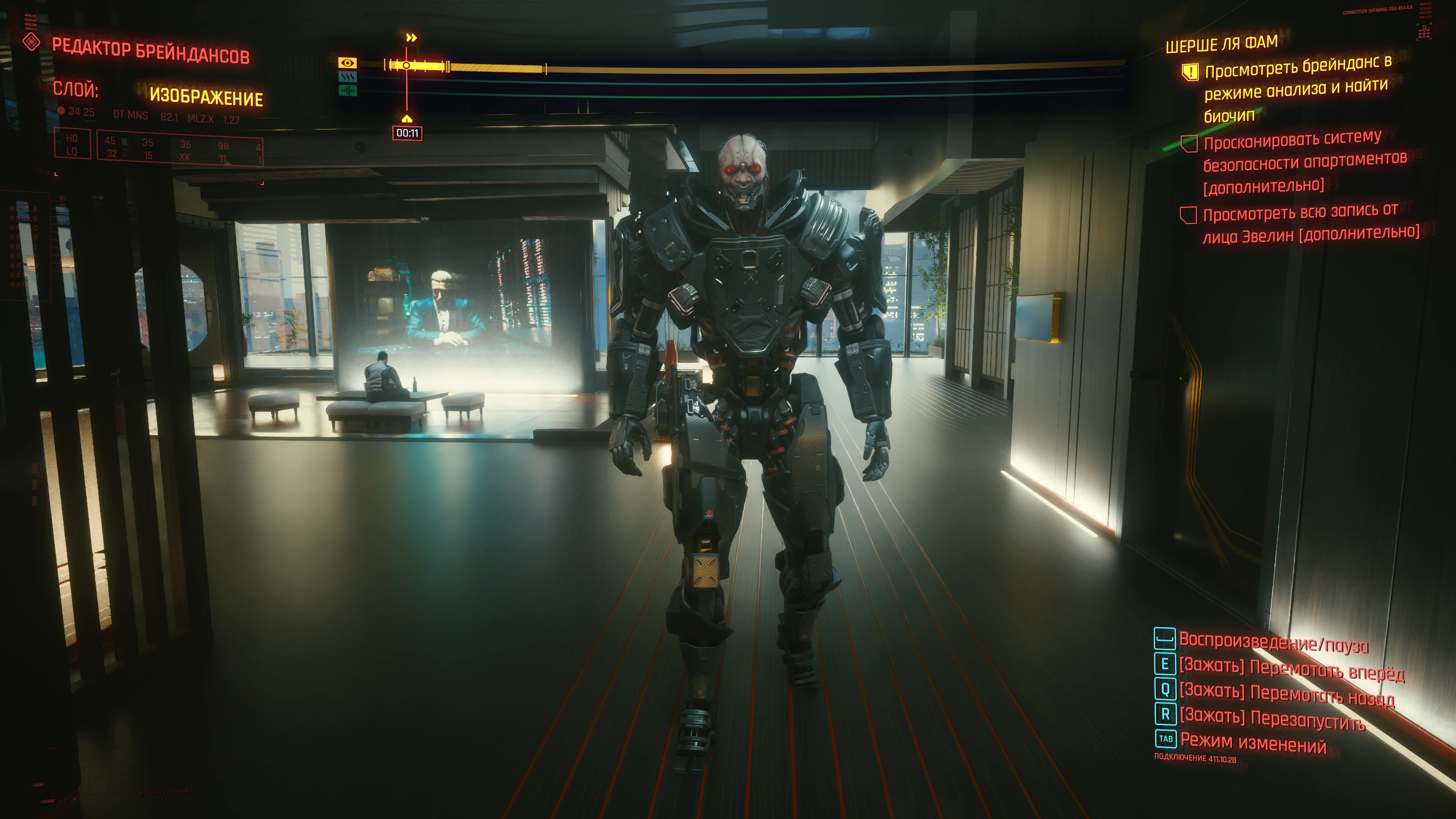The image size is (1456, 819).
Task: Select the visual layer eye icon
Action: (x=347, y=63)
